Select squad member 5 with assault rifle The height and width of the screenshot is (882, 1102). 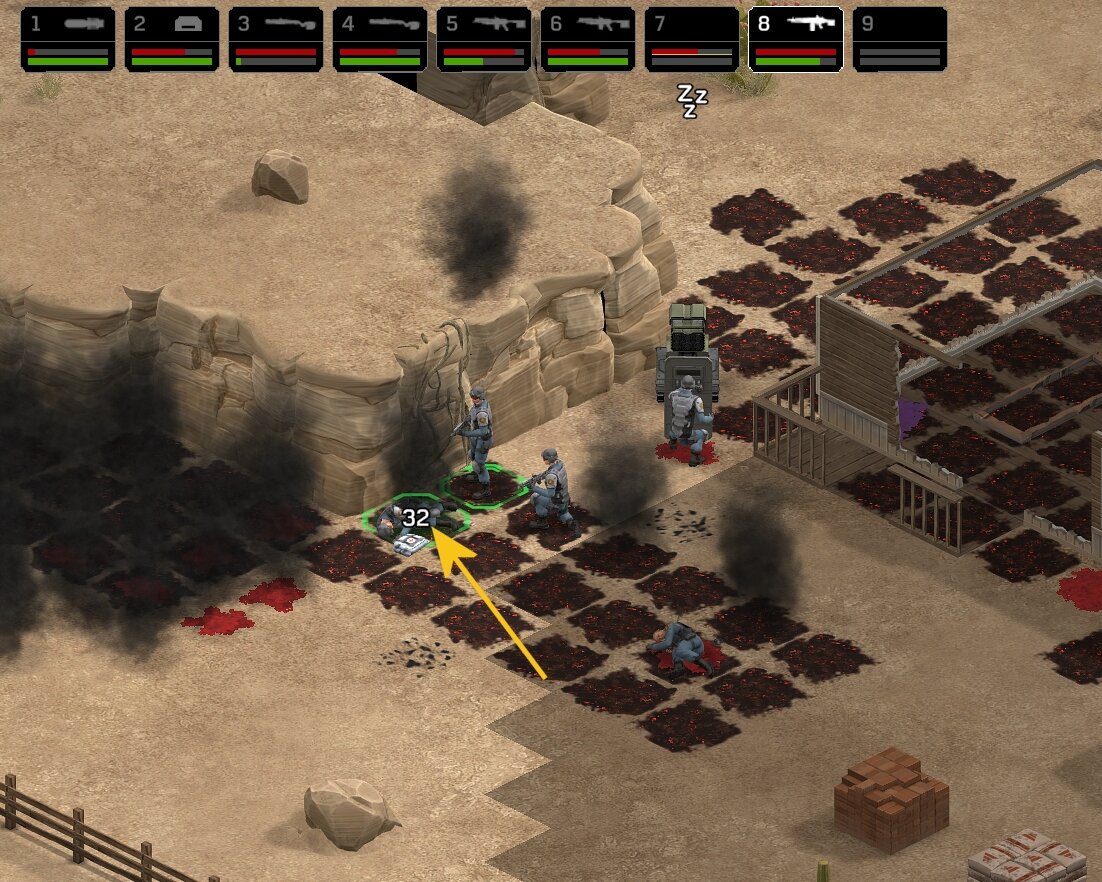(x=484, y=40)
